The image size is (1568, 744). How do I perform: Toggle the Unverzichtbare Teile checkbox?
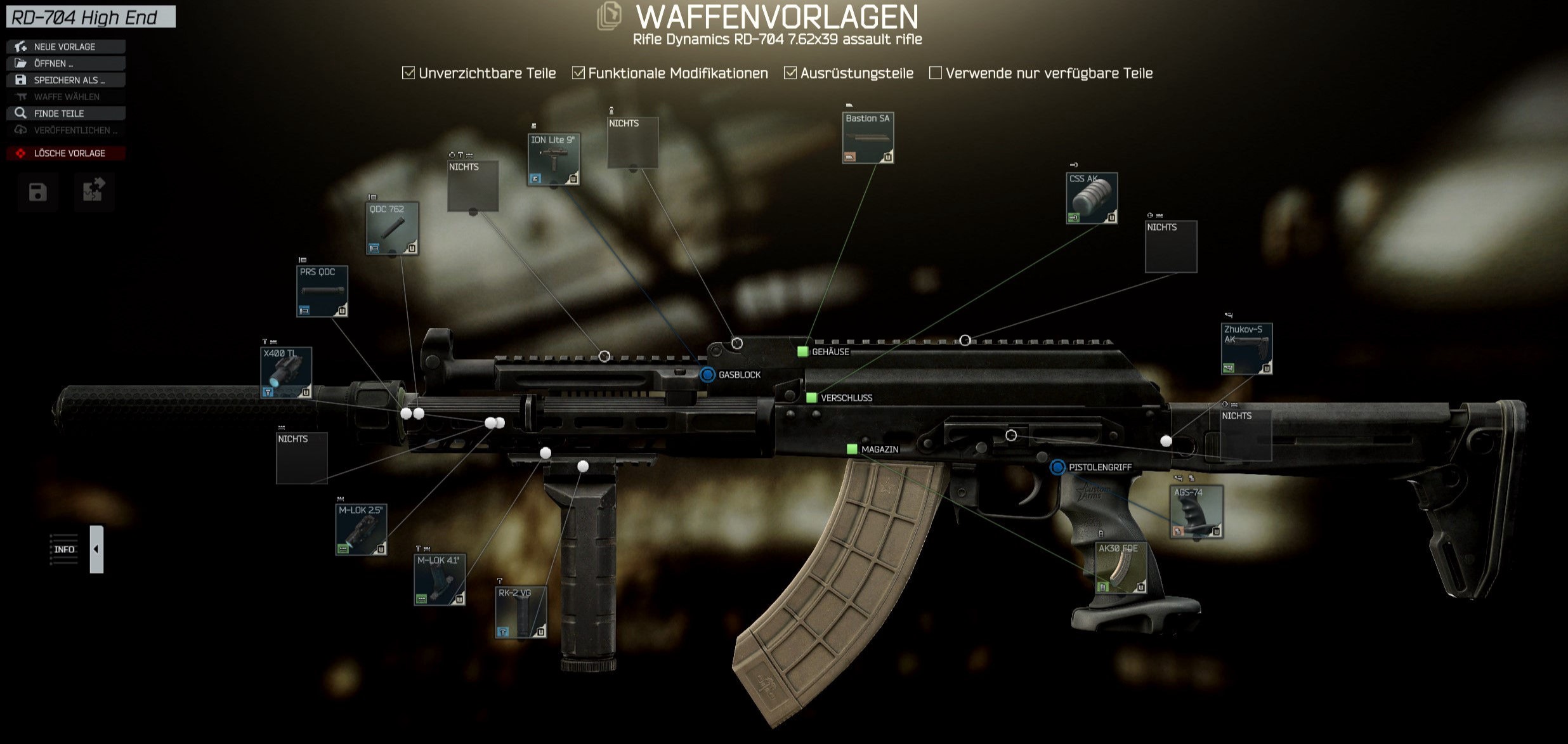[408, 73]
